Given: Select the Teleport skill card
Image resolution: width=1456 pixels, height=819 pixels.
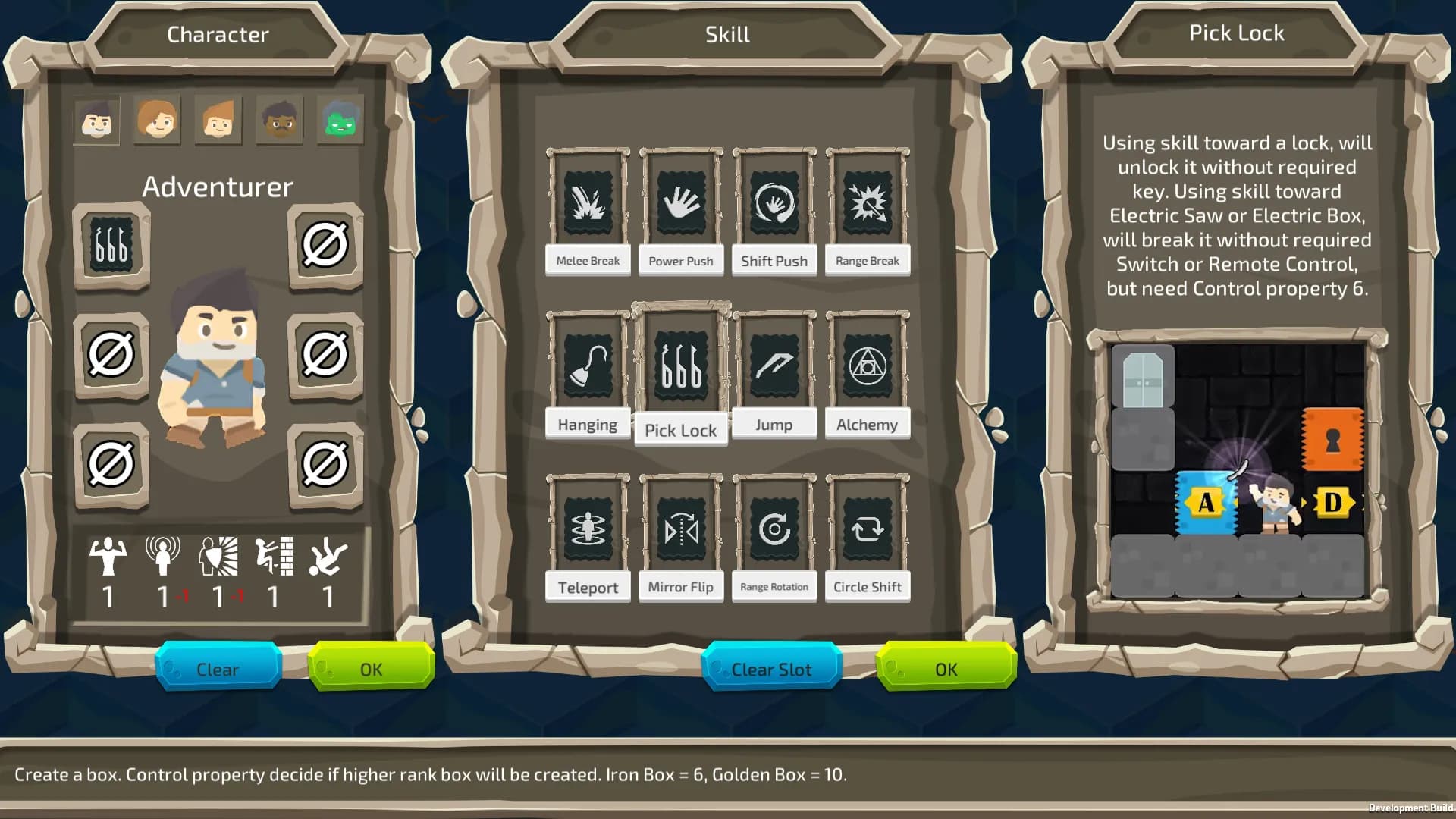Looking at the screenshot, I should coord(588,529).
